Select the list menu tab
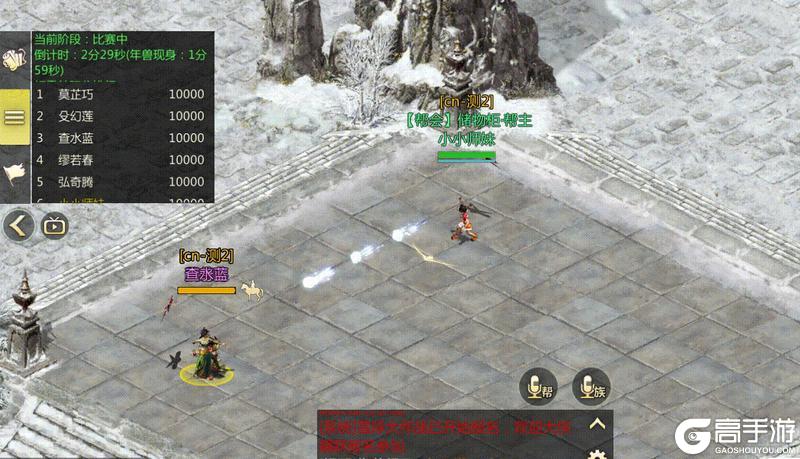Screen dimensions: 800x459 click(x=14, y=116)
